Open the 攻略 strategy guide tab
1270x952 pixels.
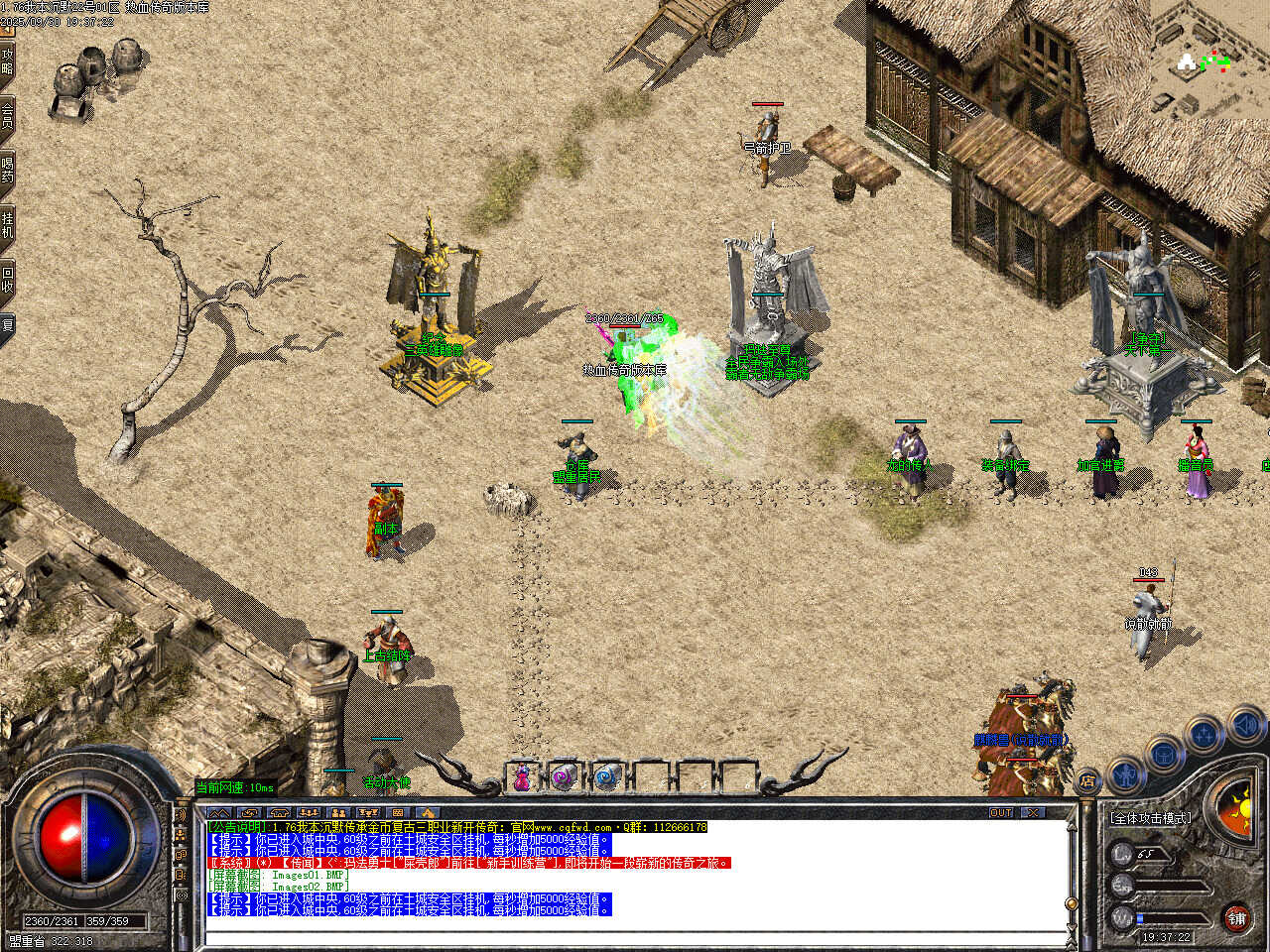[8, 61]
